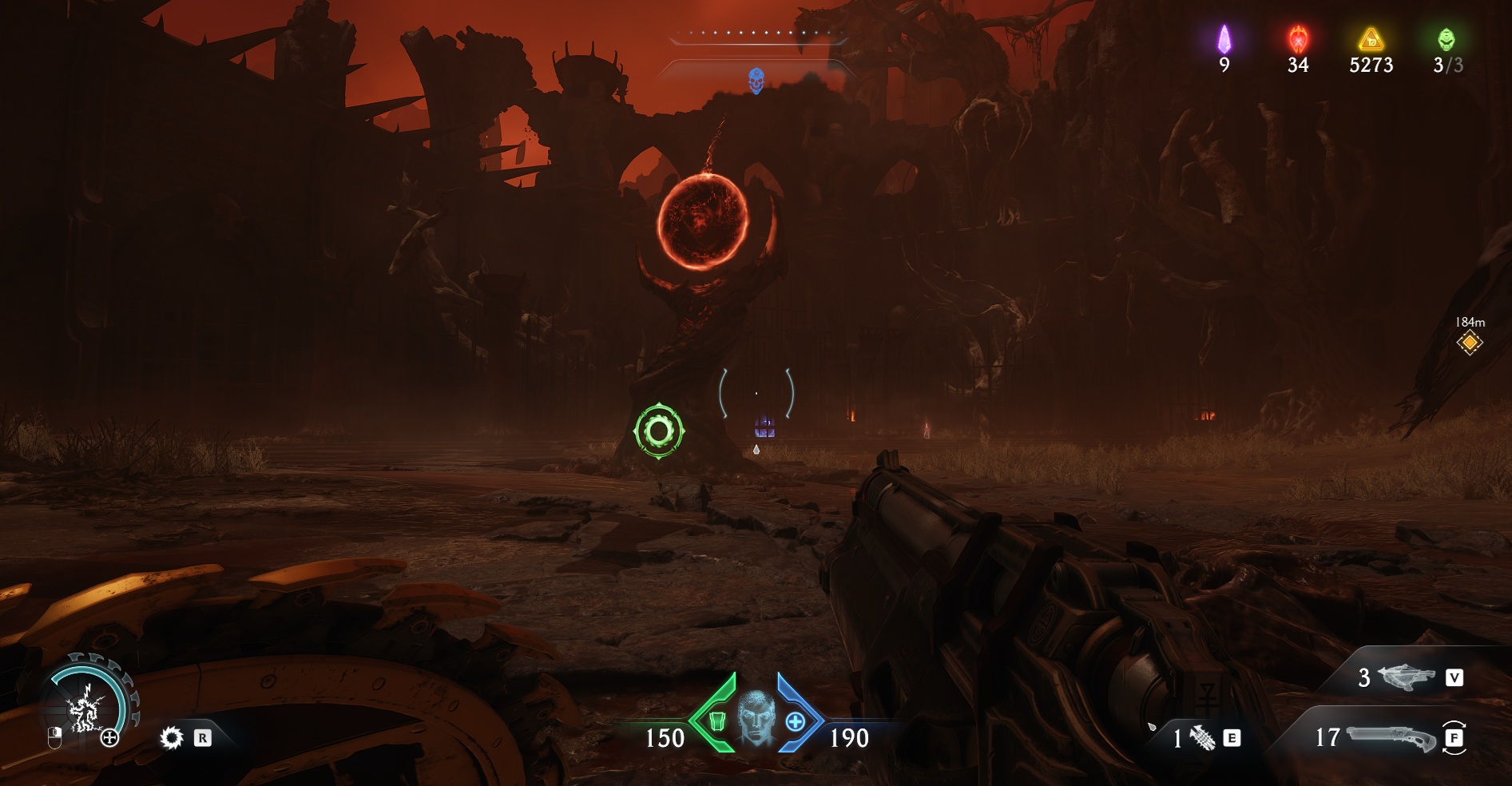Click the gold triangle currency icon
Viewport: 1512px width, 786px height.
tap(1371, 39)
